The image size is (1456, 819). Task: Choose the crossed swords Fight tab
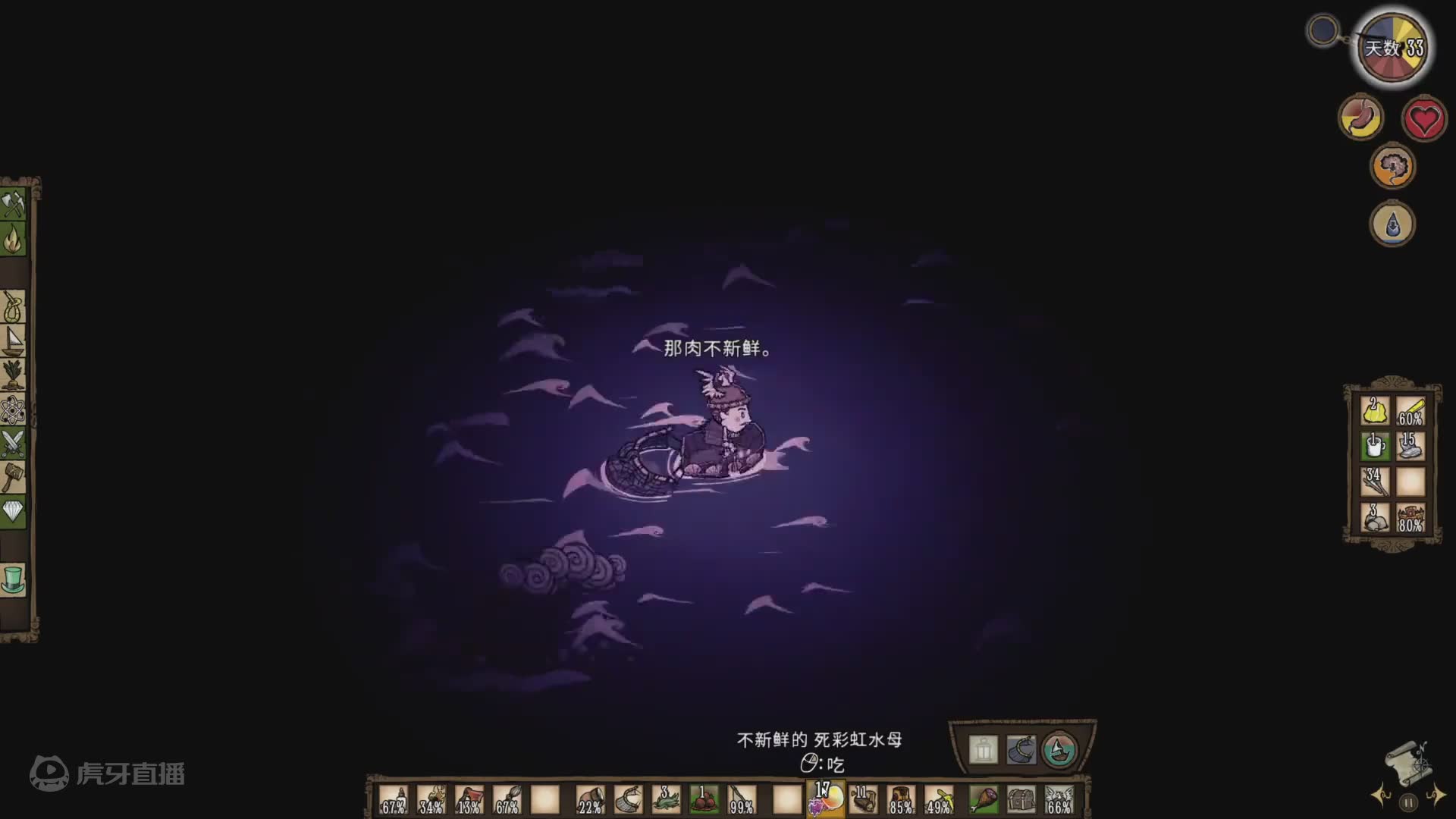click(14, 444)
